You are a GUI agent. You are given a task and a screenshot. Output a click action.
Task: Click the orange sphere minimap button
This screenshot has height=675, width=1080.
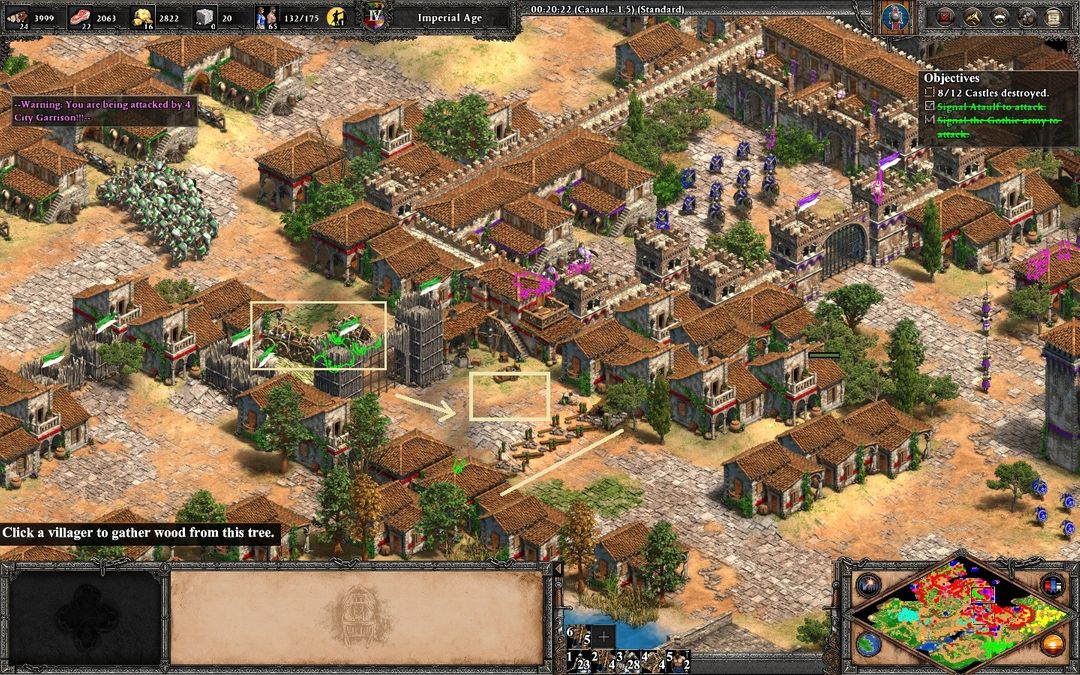pos(1051,643)
